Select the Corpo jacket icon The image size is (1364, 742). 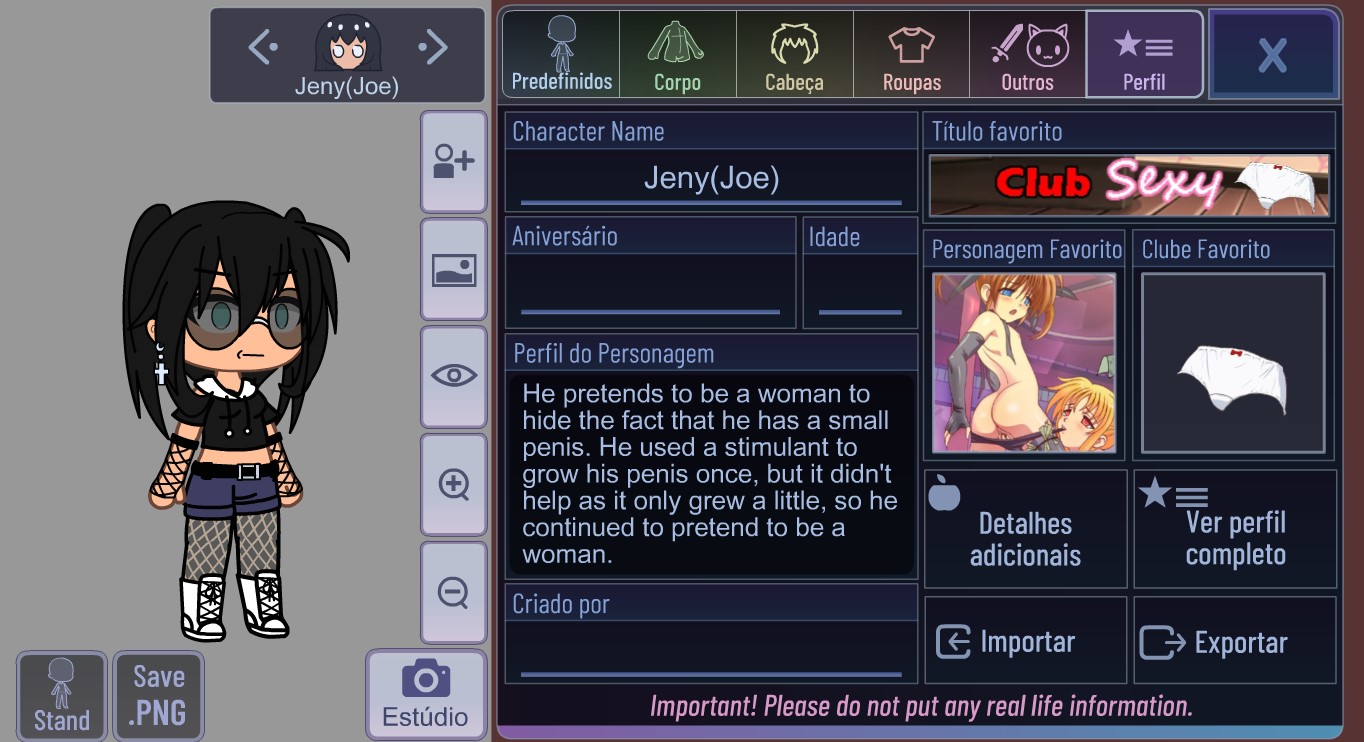676,54
